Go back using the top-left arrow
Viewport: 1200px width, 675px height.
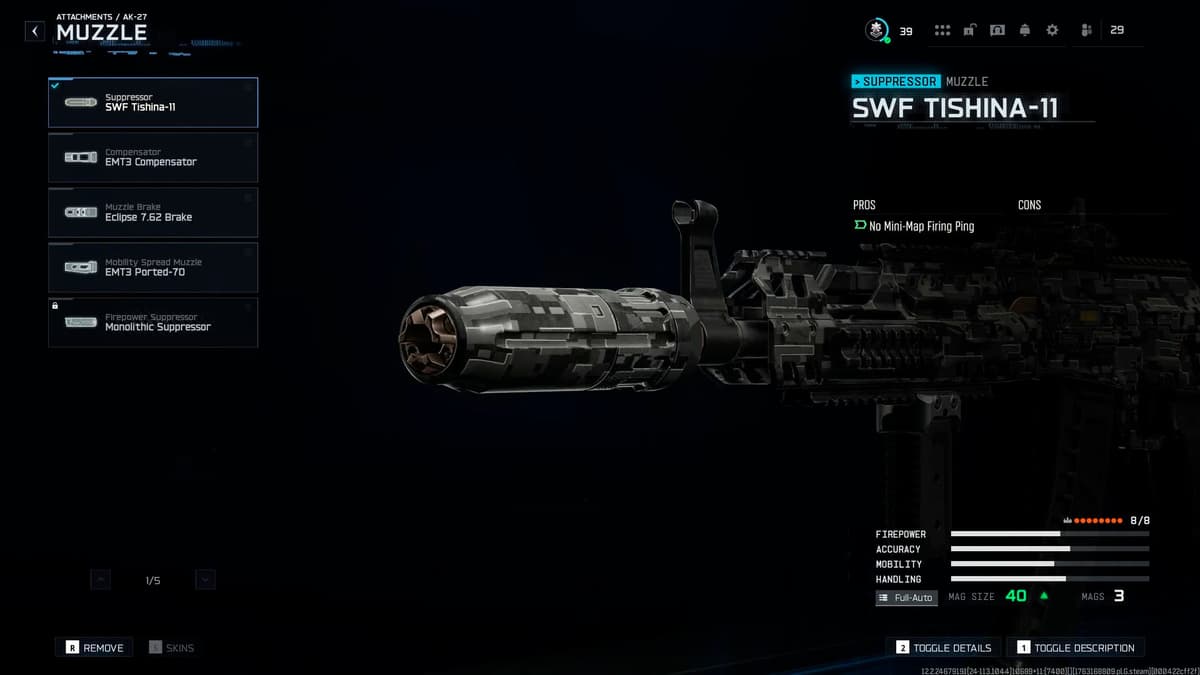pyautogui.click(x=35, y=31)
